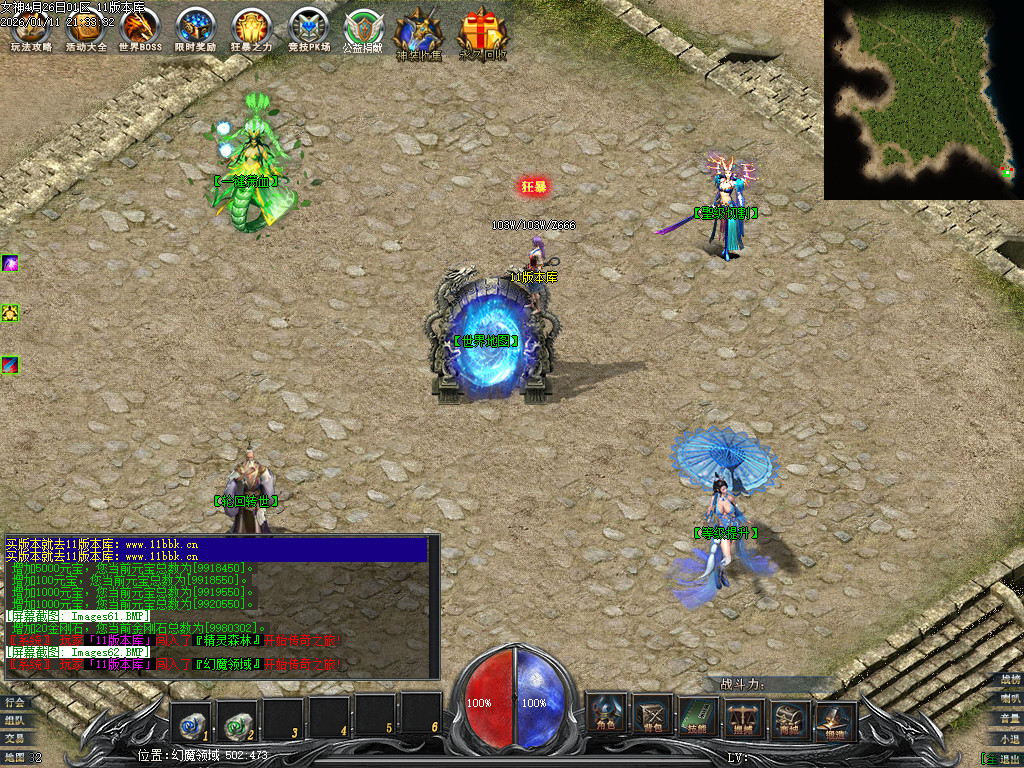Open the 行会 guild menu

point(14,702)
